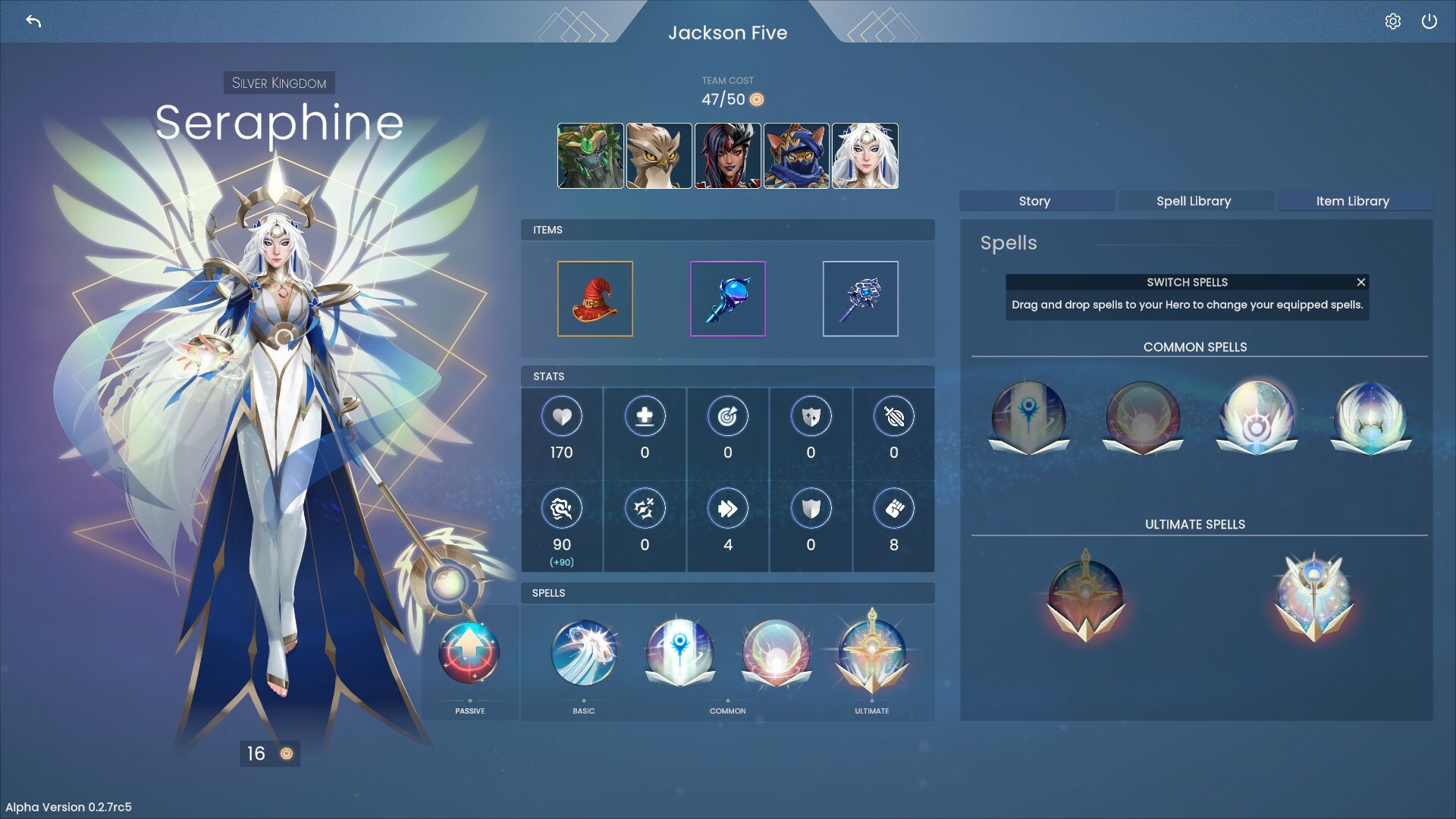Select Seraphine's team portrait
Viewport: 1456px width, 819px height.
coord(864,155)
